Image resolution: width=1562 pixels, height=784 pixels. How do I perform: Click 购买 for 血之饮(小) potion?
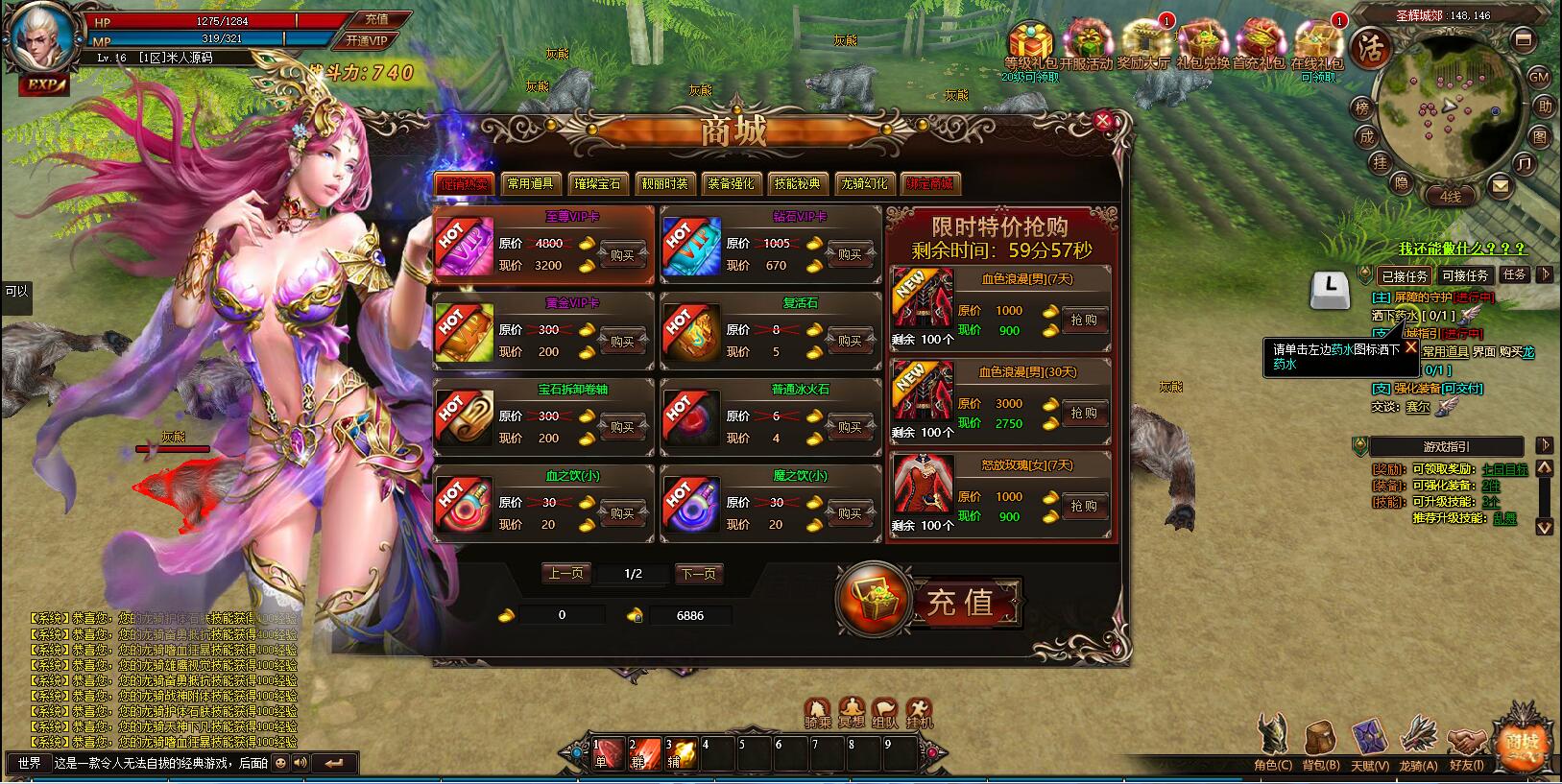(622, 513)
